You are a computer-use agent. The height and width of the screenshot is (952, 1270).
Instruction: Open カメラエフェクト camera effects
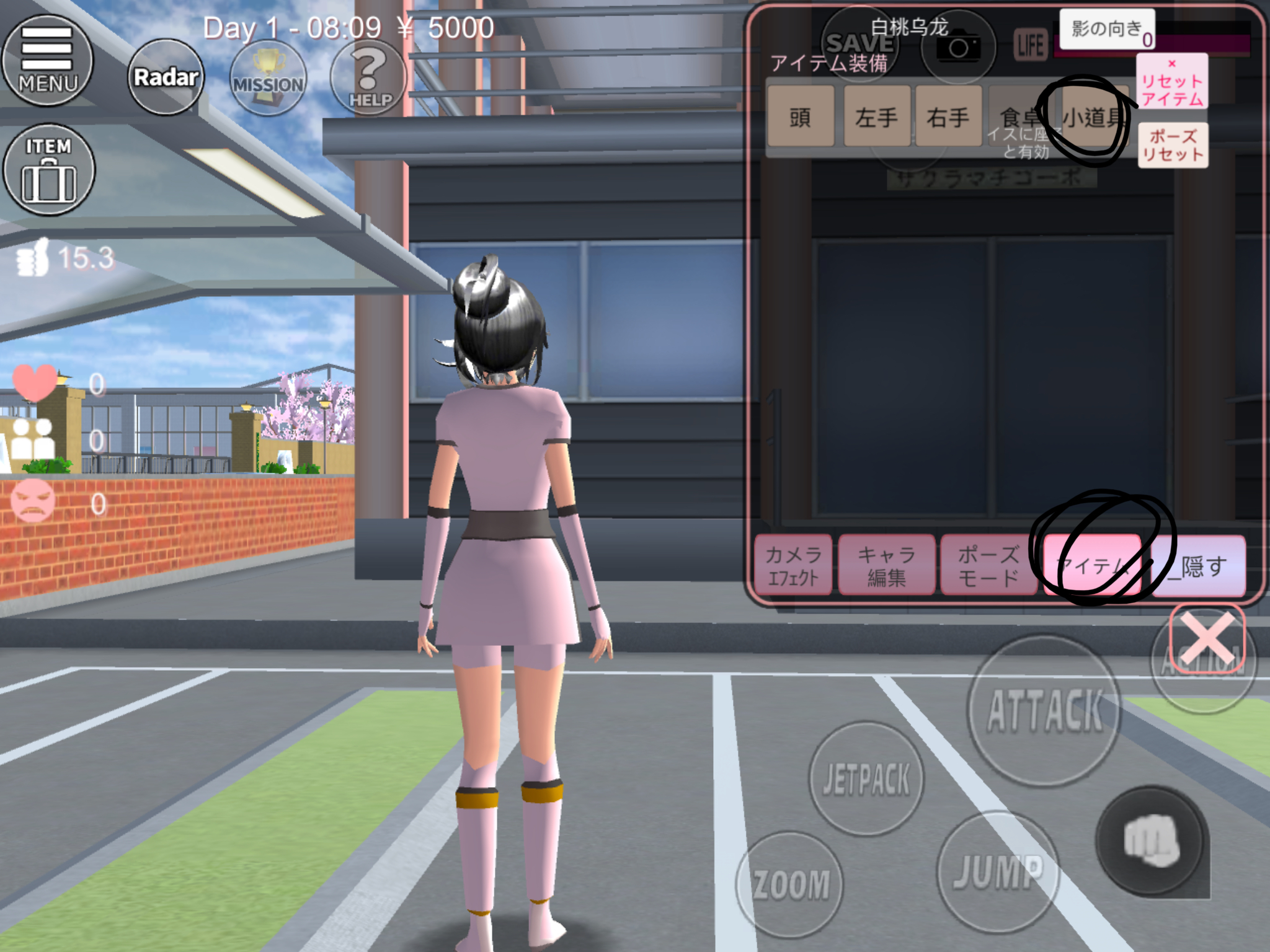tap(793, 565)
